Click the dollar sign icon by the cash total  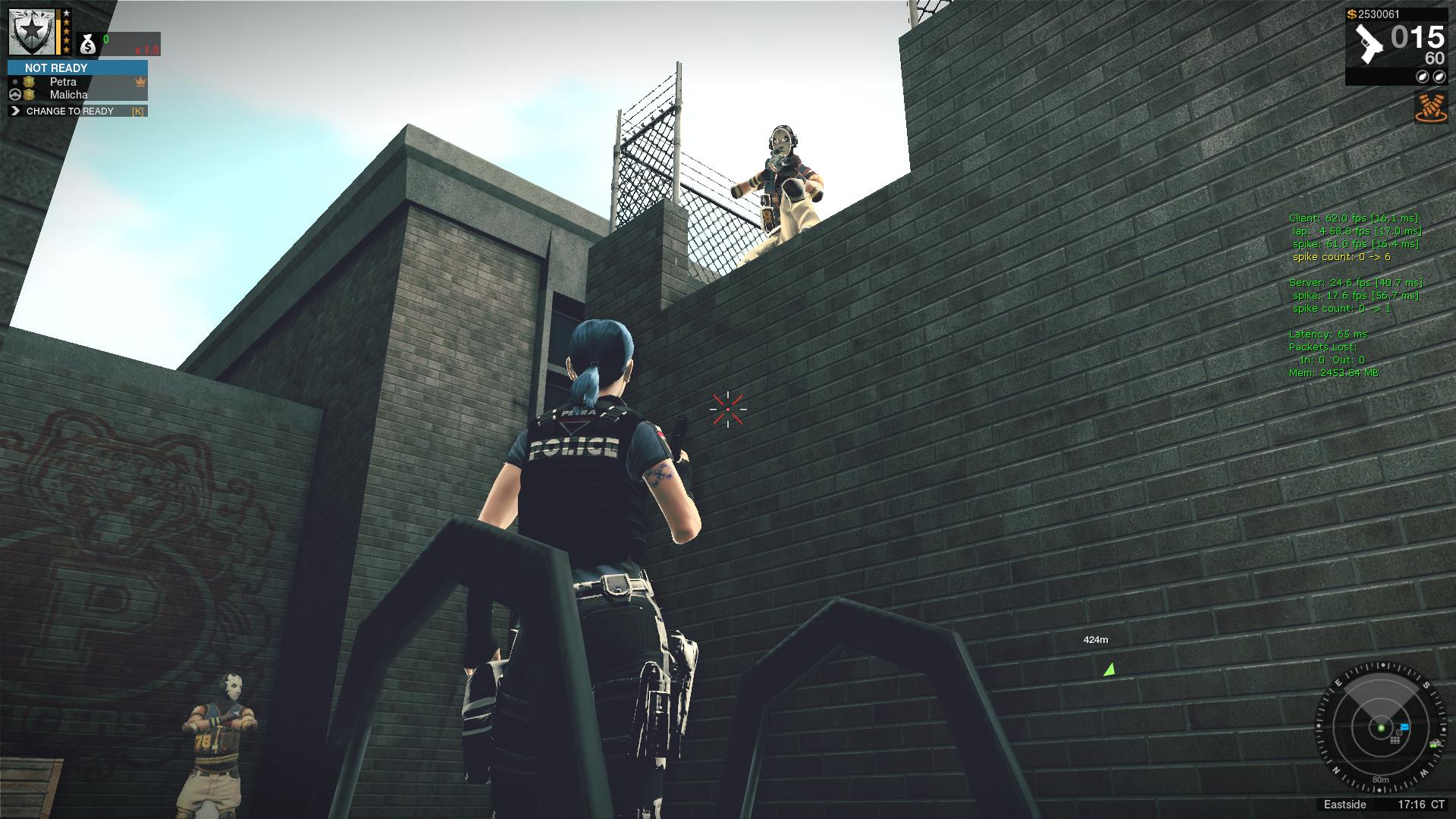1351,14
